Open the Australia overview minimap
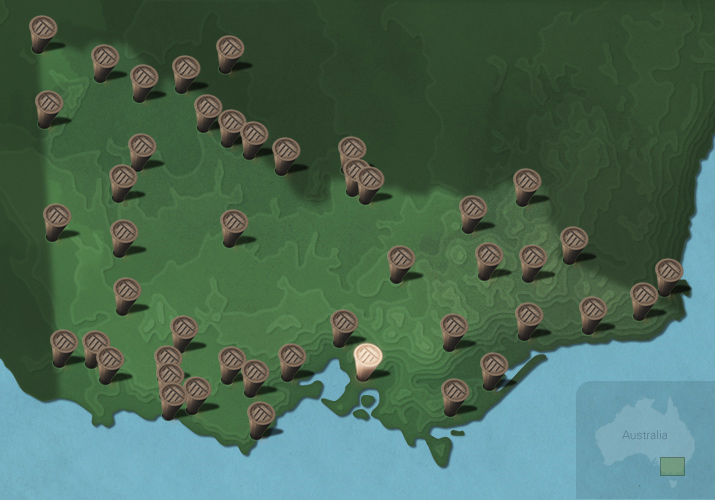Screen dimensions: 715x500 pyautogui.click(x=645, y=440)
